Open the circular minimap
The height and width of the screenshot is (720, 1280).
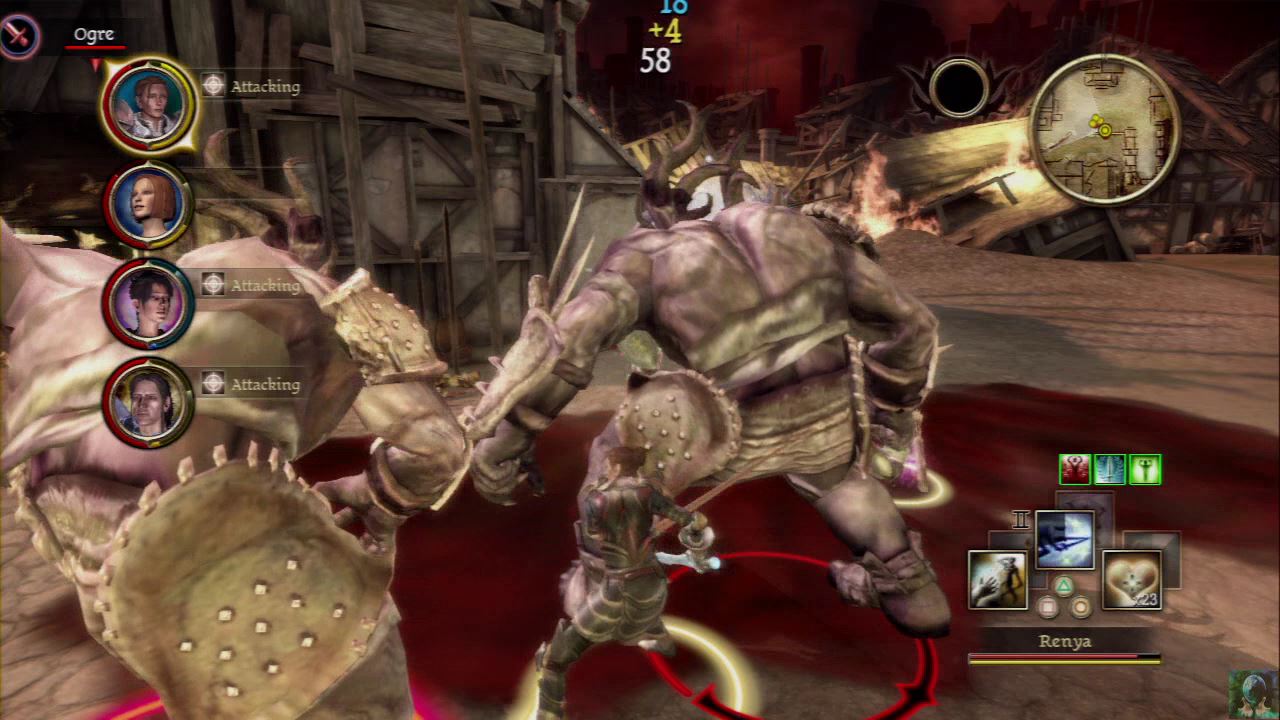1104,128
